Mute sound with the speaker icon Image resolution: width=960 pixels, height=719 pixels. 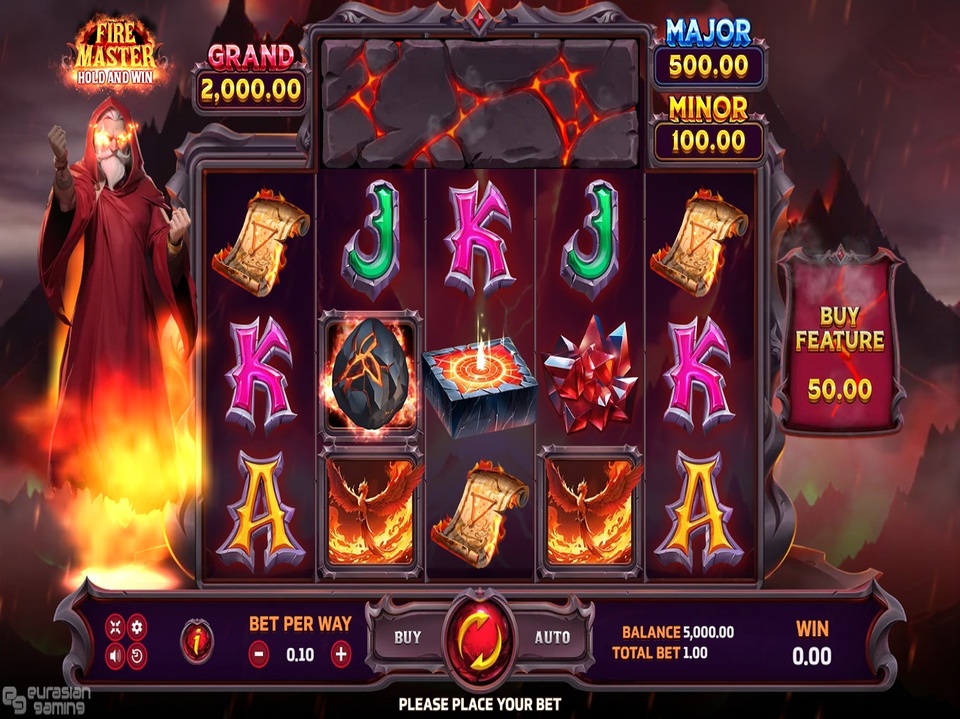pos(115,656)
